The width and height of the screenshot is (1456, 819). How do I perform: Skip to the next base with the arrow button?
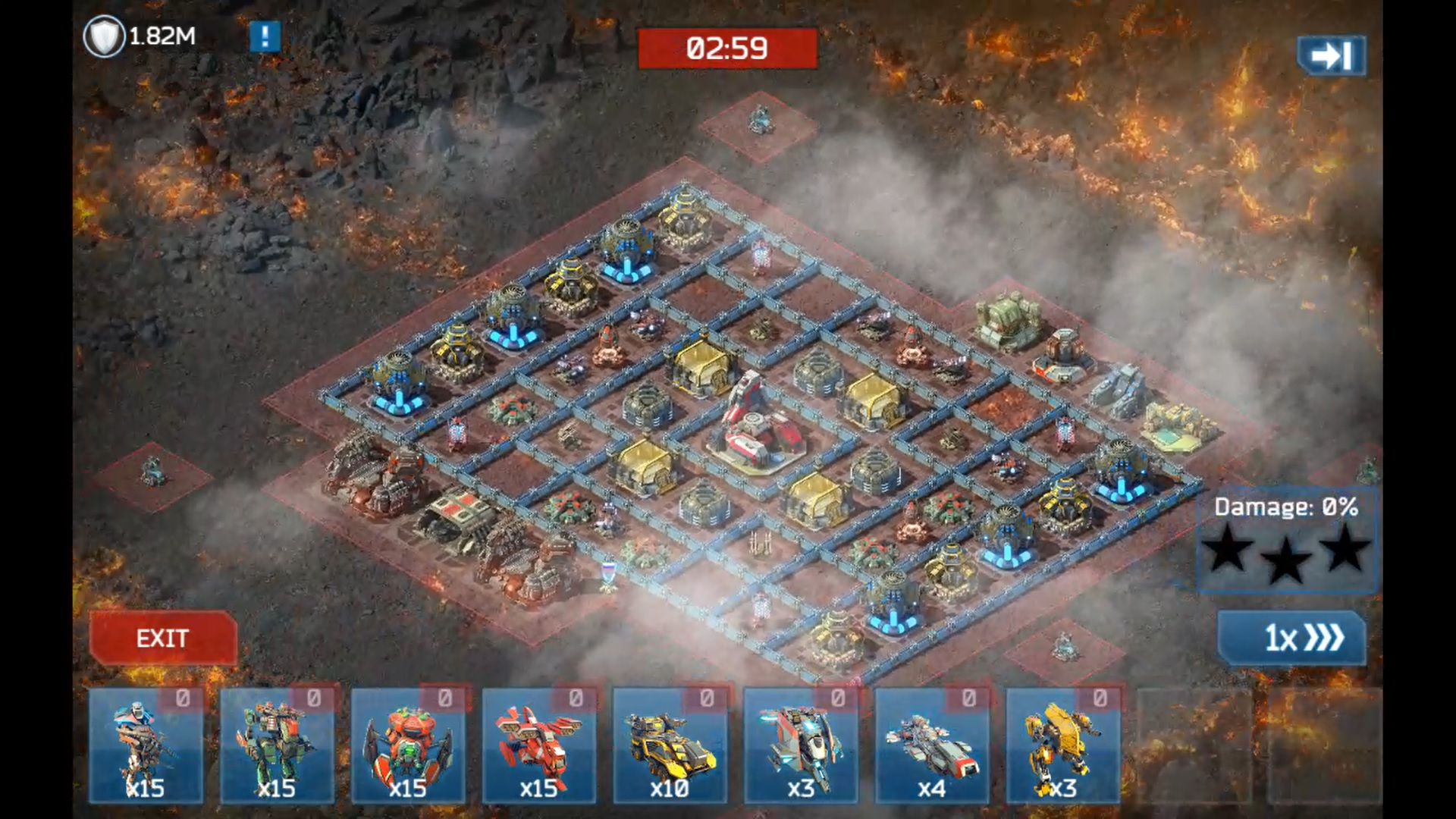pos(1332,55)
